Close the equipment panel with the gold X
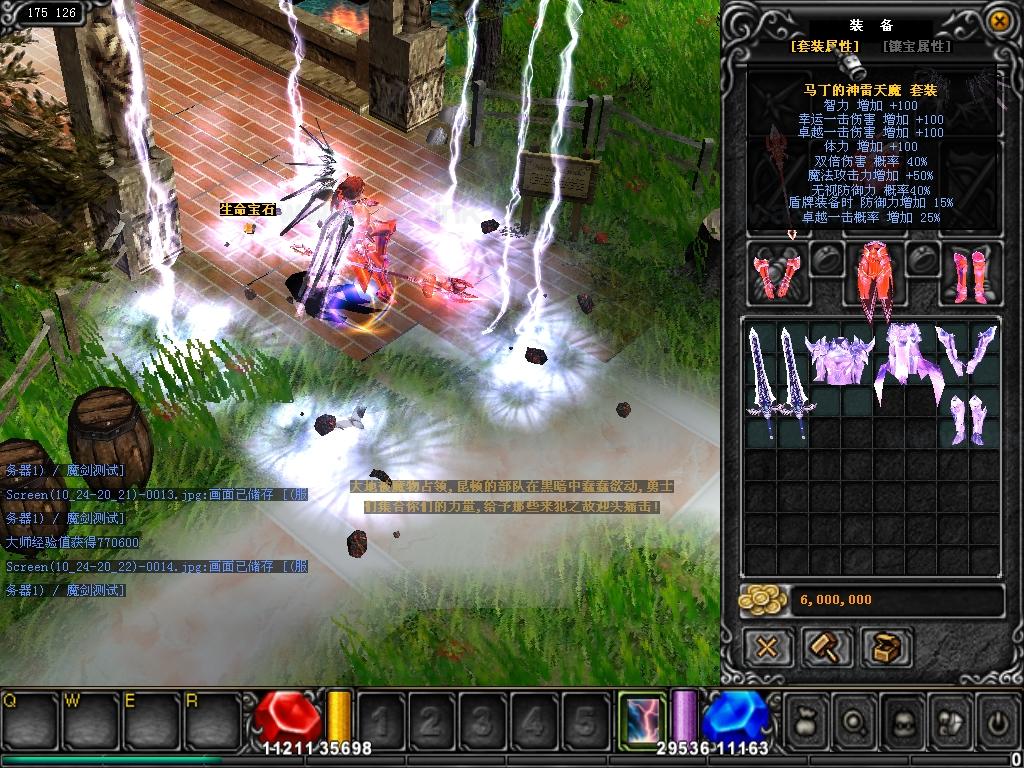The height and width of the screenshot is (768, 1024). pos(998,21)
